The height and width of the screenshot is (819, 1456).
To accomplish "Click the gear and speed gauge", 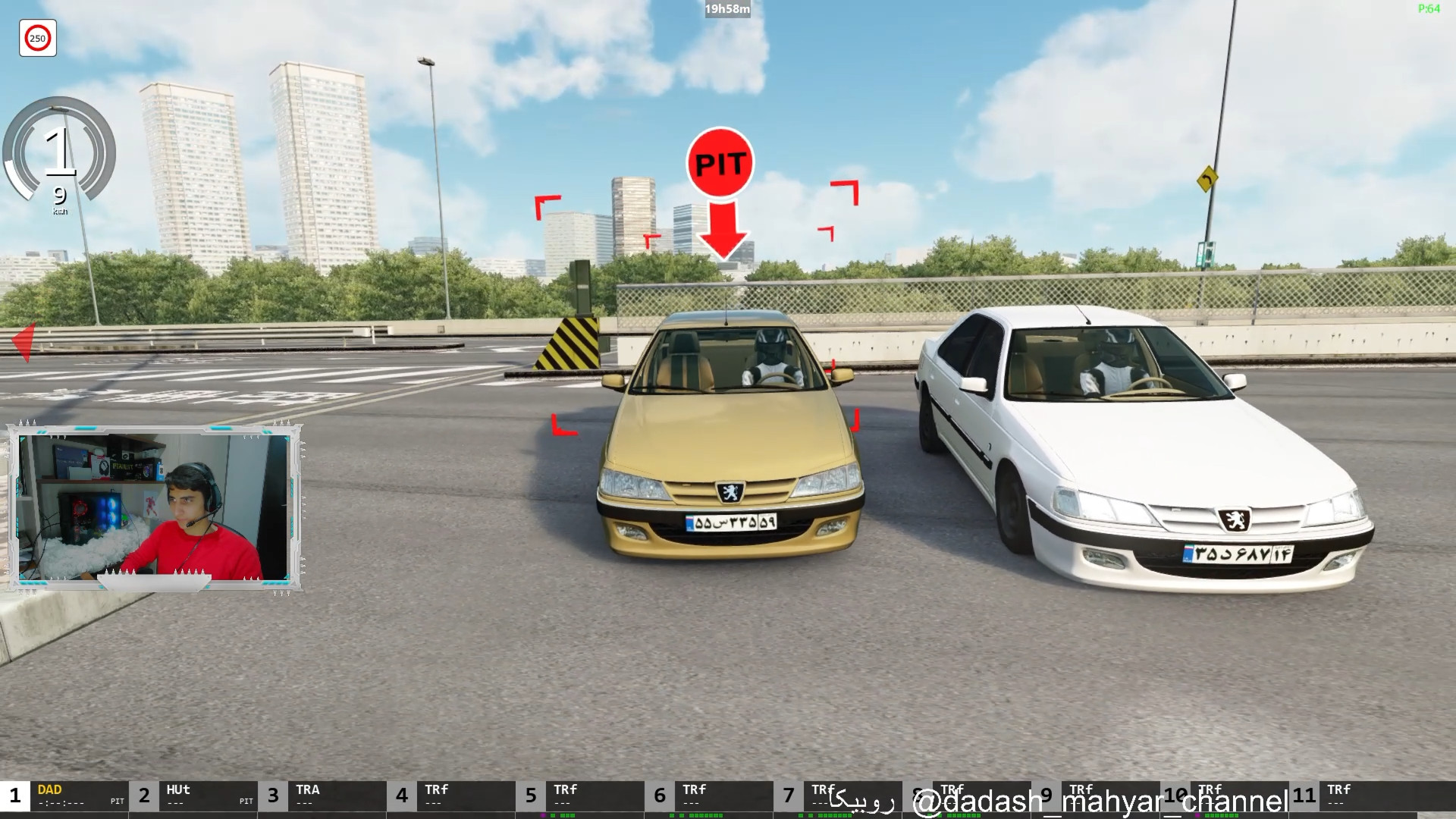I will point(59,155).
